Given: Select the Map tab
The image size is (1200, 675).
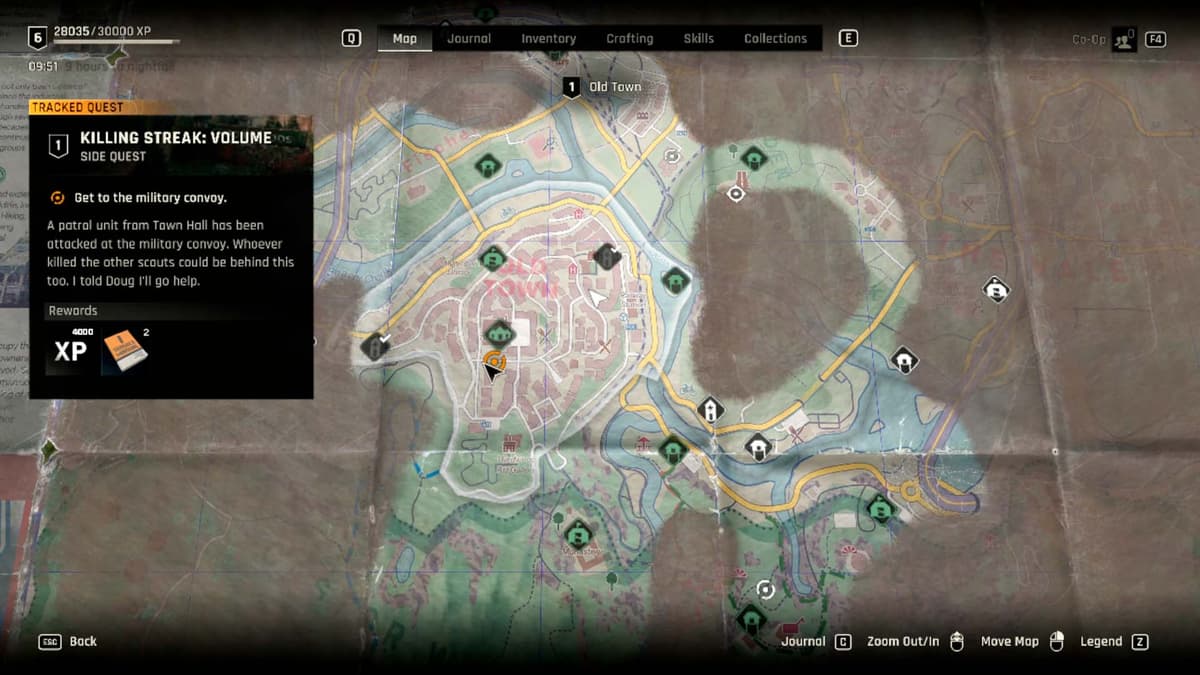Looking at the screenshot, I should point(404,39).
